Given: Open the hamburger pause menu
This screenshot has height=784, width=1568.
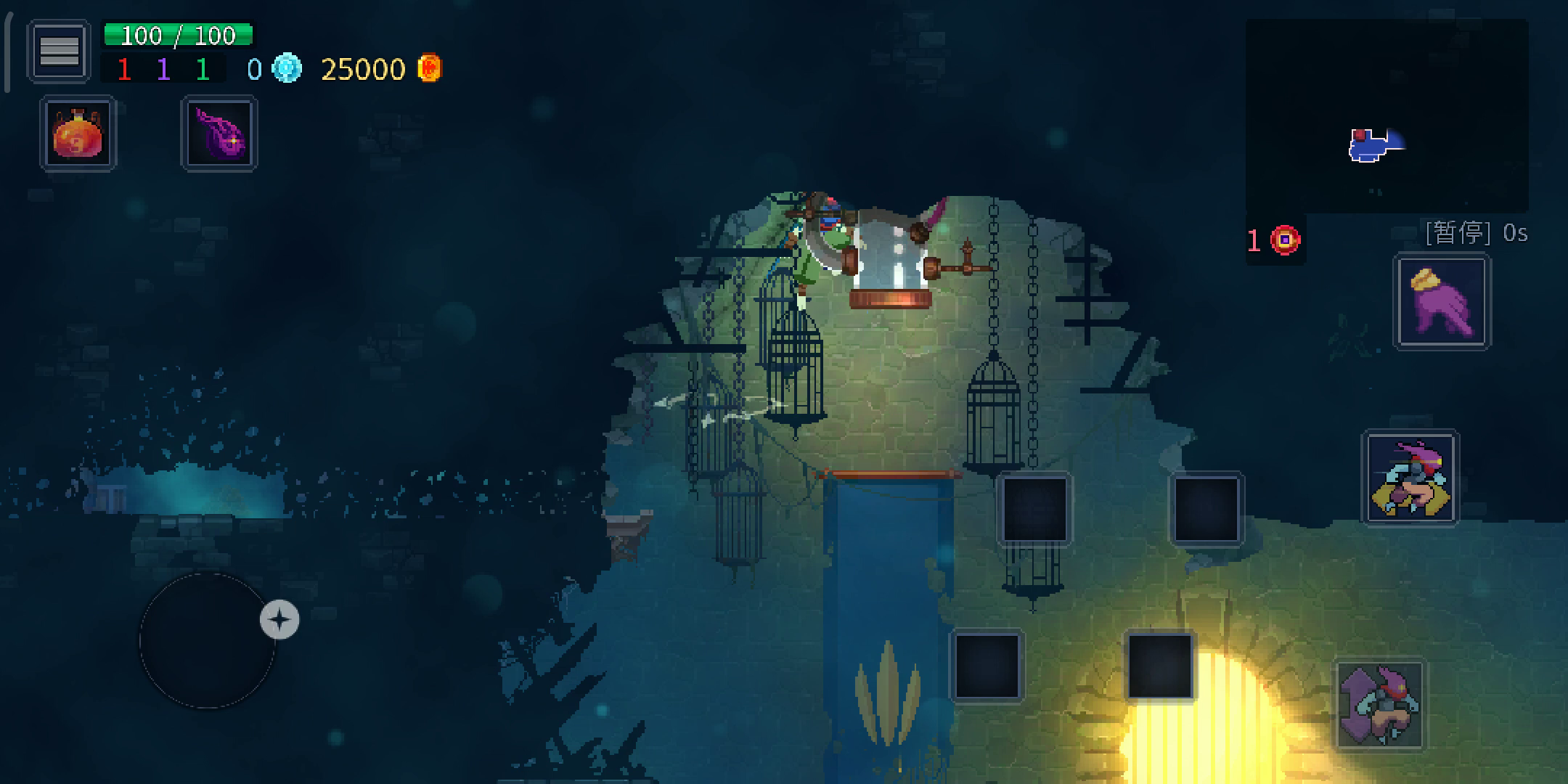Looking at the screenshot, I should click(x=59, y=51).
